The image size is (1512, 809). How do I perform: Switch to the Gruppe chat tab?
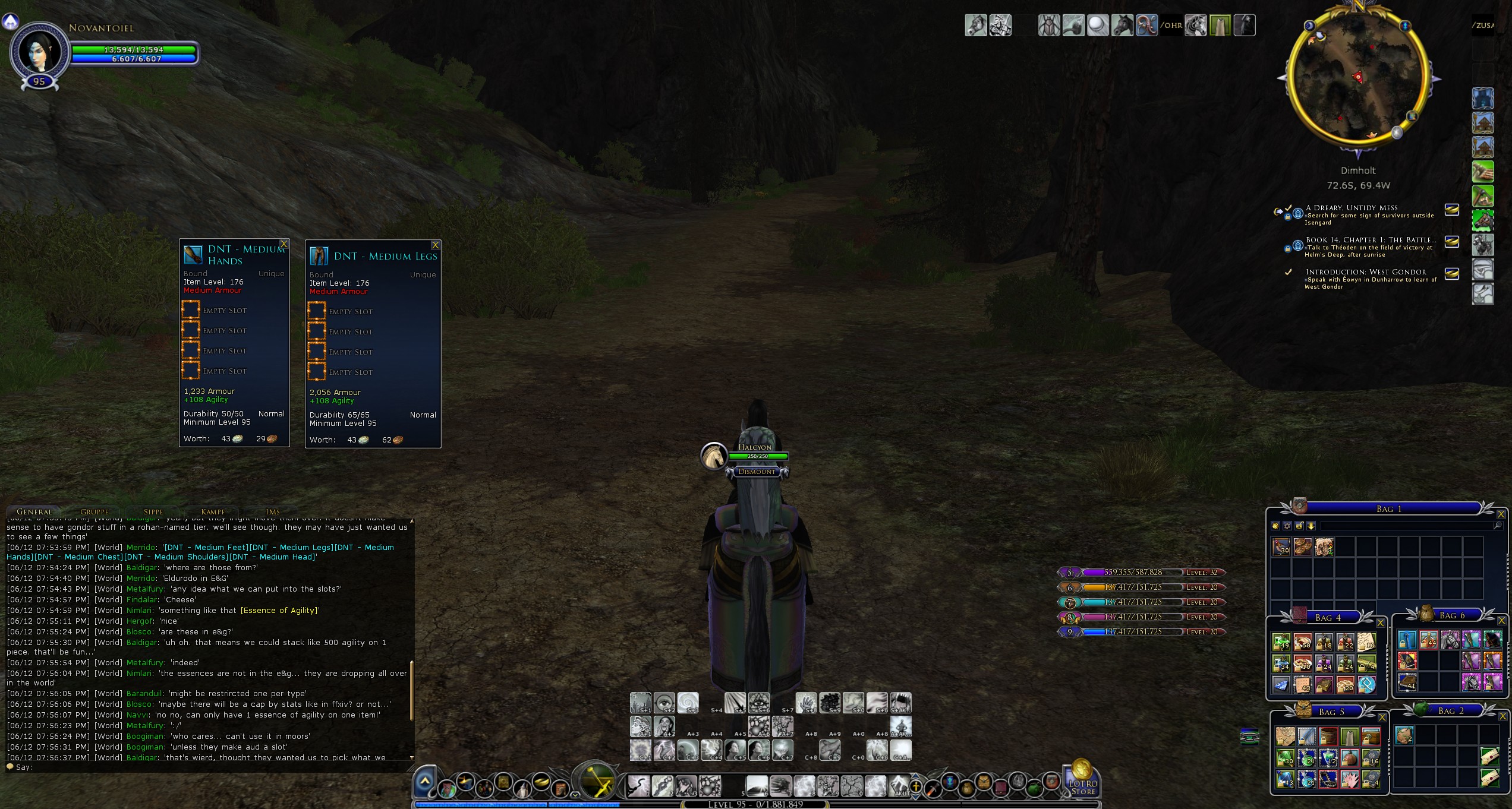[x=94, y=511]
